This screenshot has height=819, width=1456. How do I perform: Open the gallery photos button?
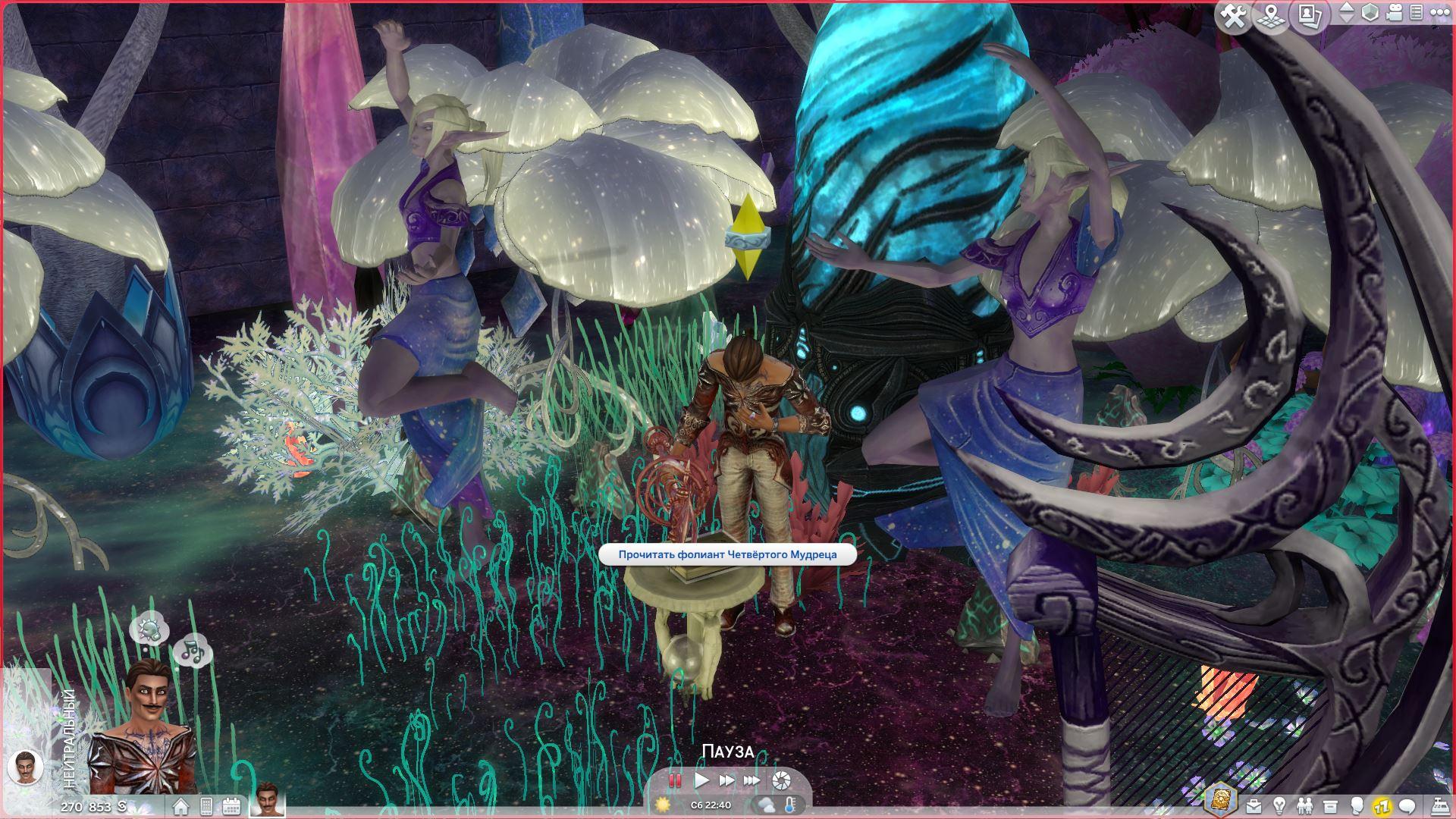(x=1310, y=16)
